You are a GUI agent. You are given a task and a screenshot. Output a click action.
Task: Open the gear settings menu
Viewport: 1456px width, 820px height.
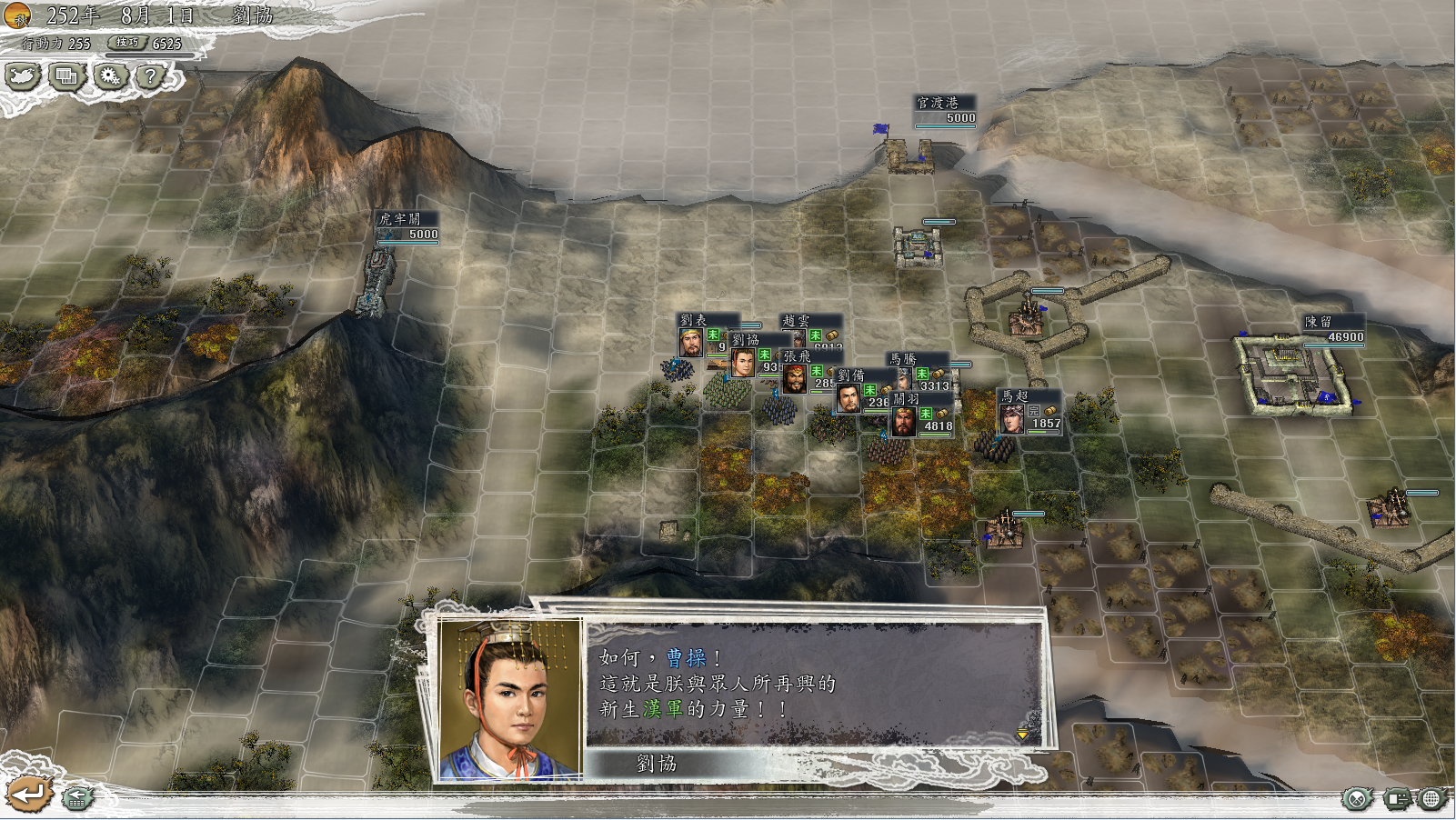pyautogui.click(x=110, y=76)
